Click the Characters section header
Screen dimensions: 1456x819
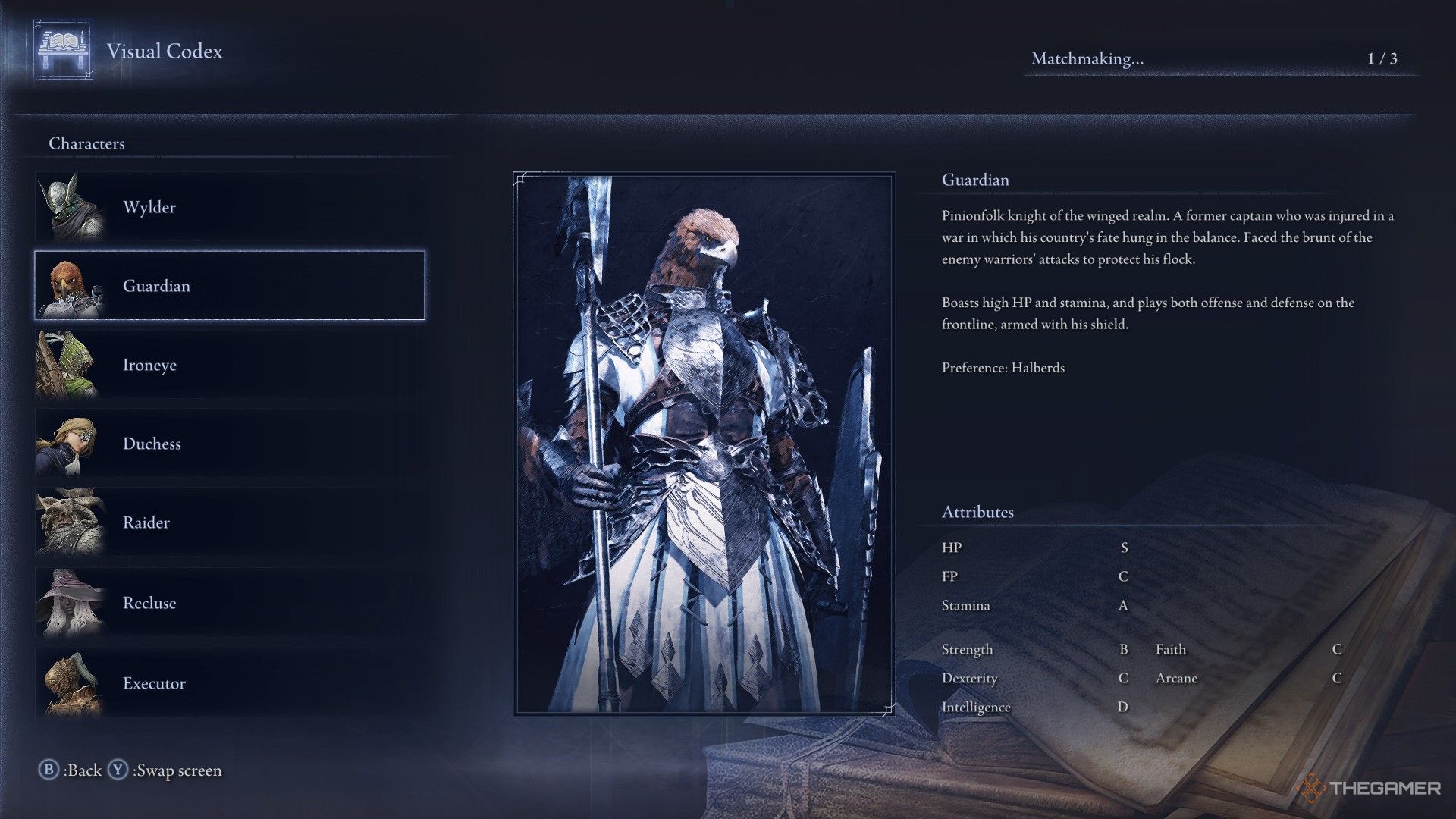86,143
